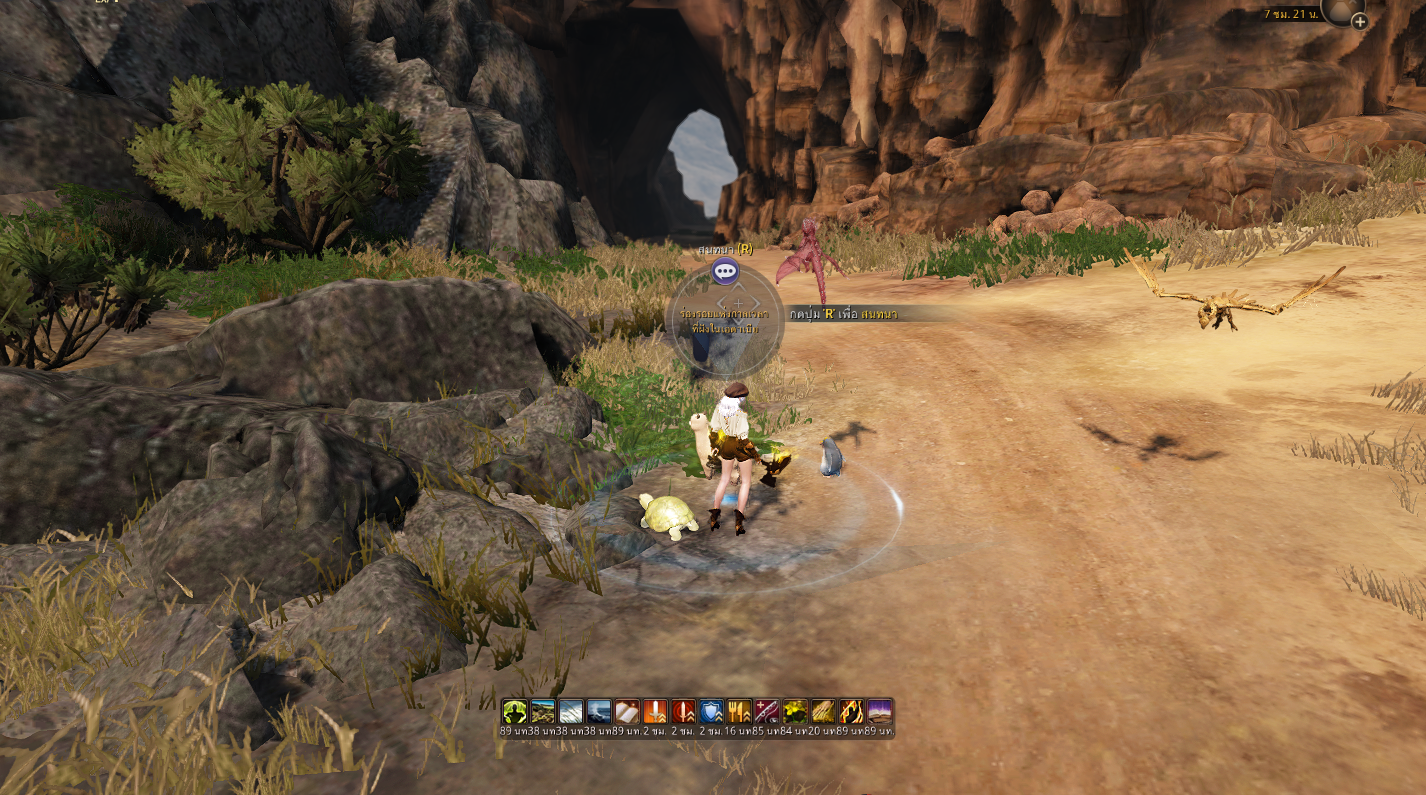
Task: Click the golden hand buff icon
Action: [823, 711]
